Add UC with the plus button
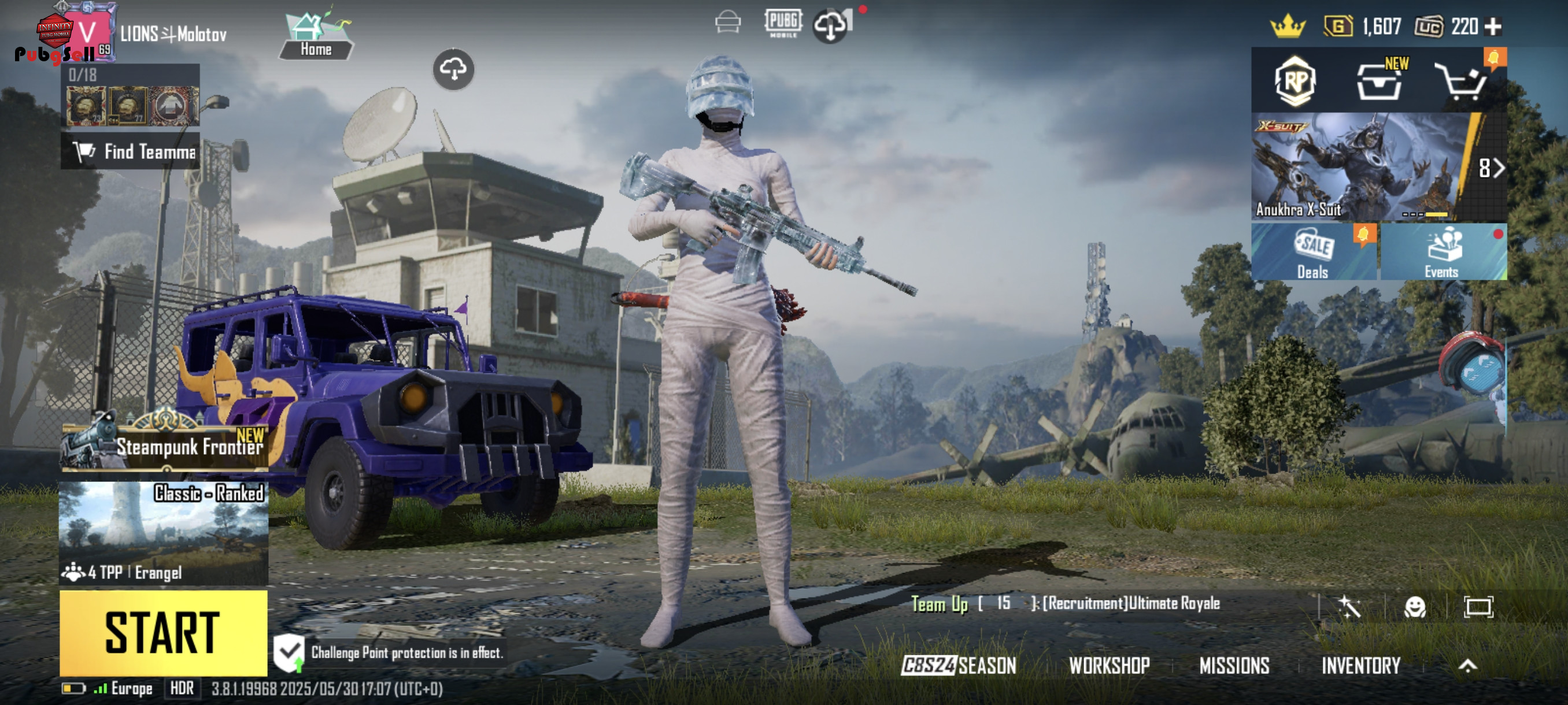Viewport: 1568px width, 705px height. coord(1492,27)
